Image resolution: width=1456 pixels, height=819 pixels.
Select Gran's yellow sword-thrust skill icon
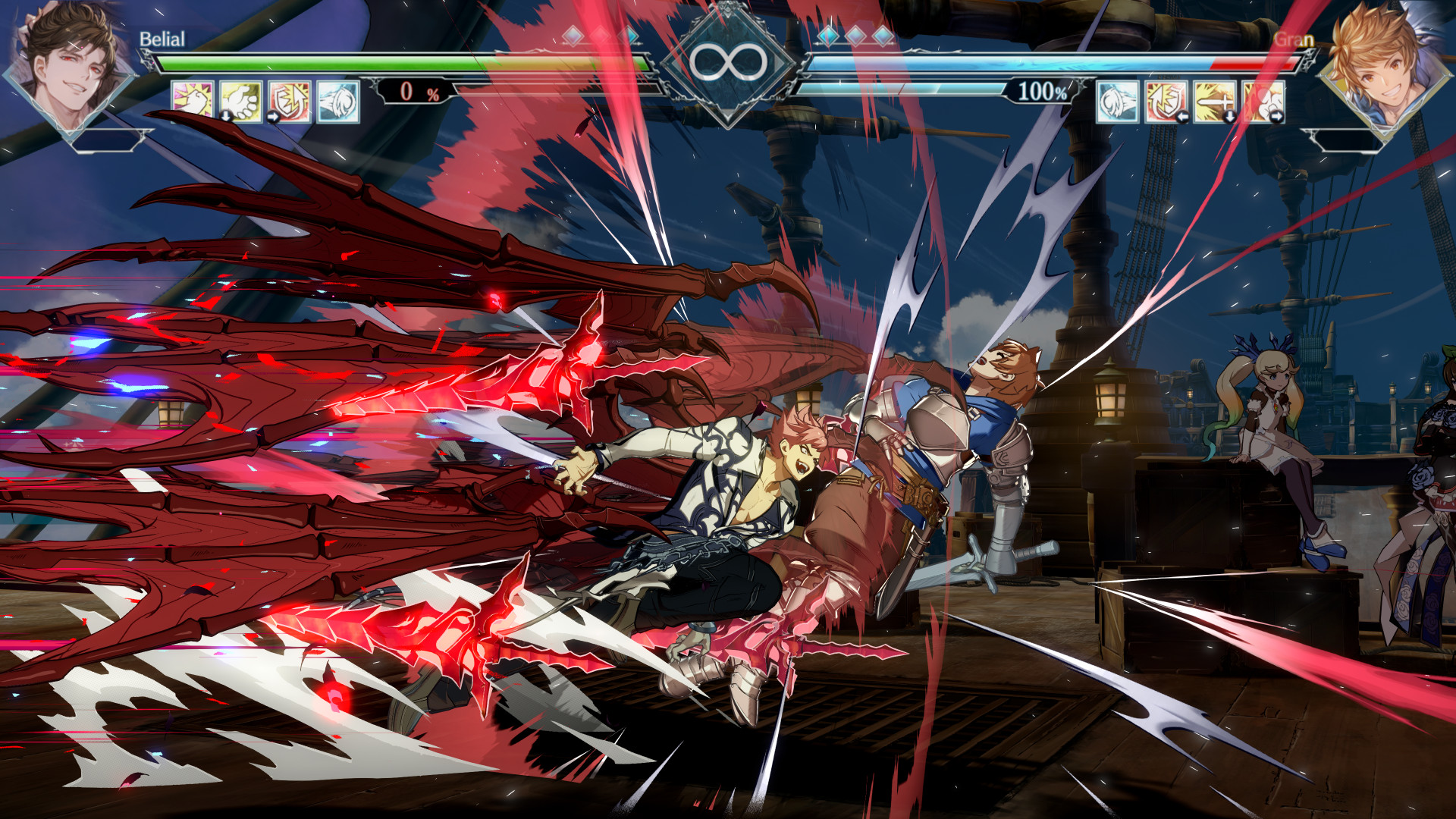coord(1213,102)
